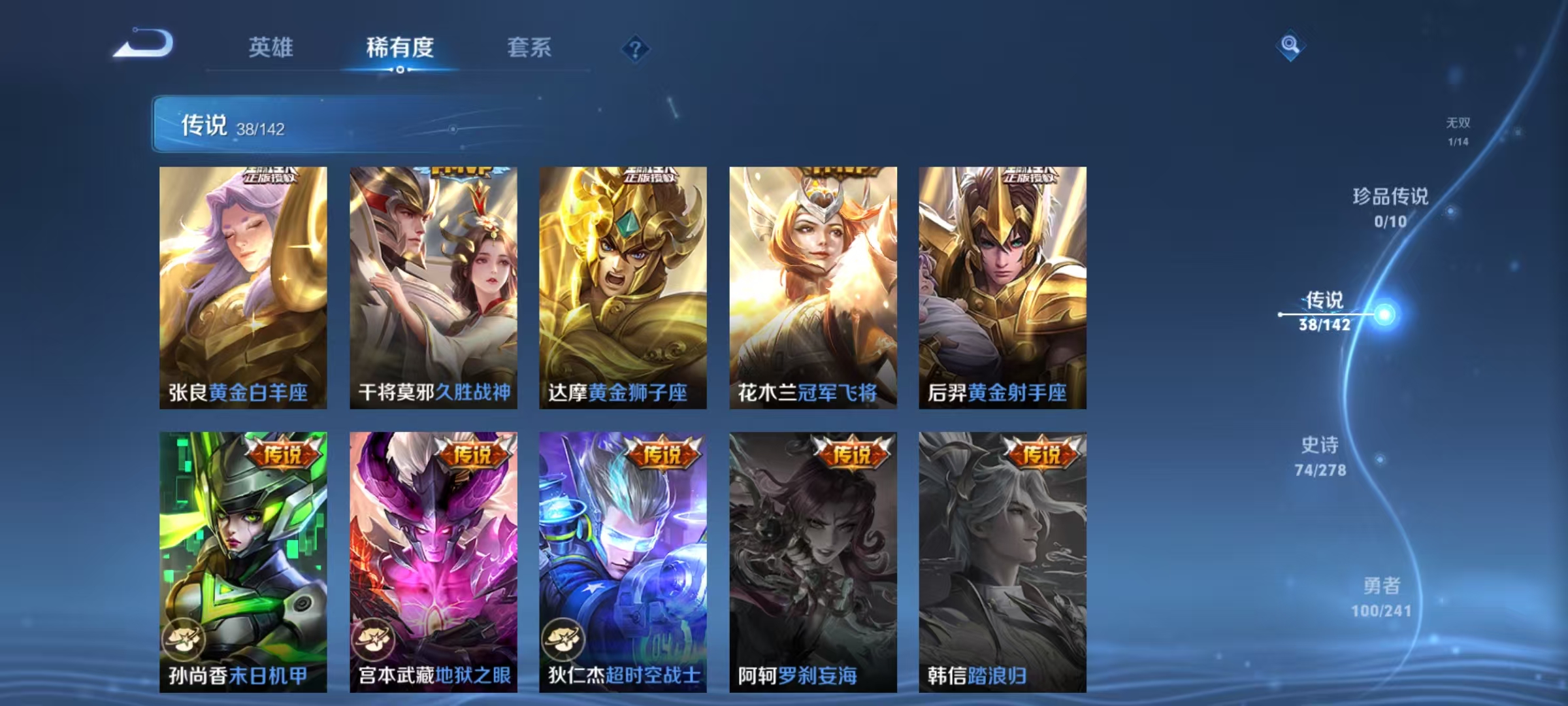The height and width of the screenshot is (706, 1568).
Task: Switch to the 套系 tab
Action: point(529,47)
